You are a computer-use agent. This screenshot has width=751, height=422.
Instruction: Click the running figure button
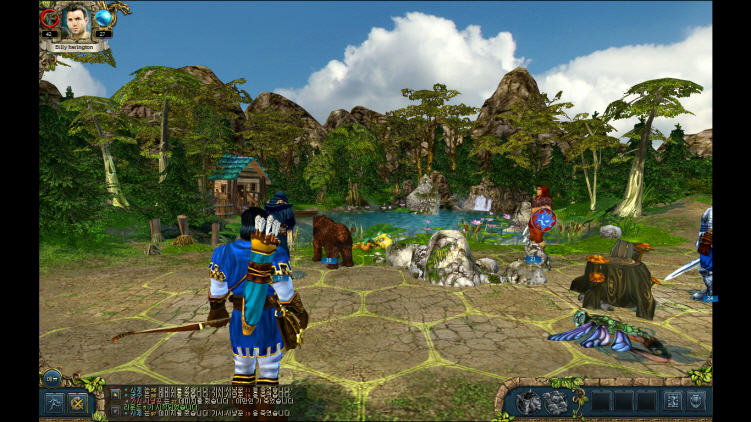(53, 403)
